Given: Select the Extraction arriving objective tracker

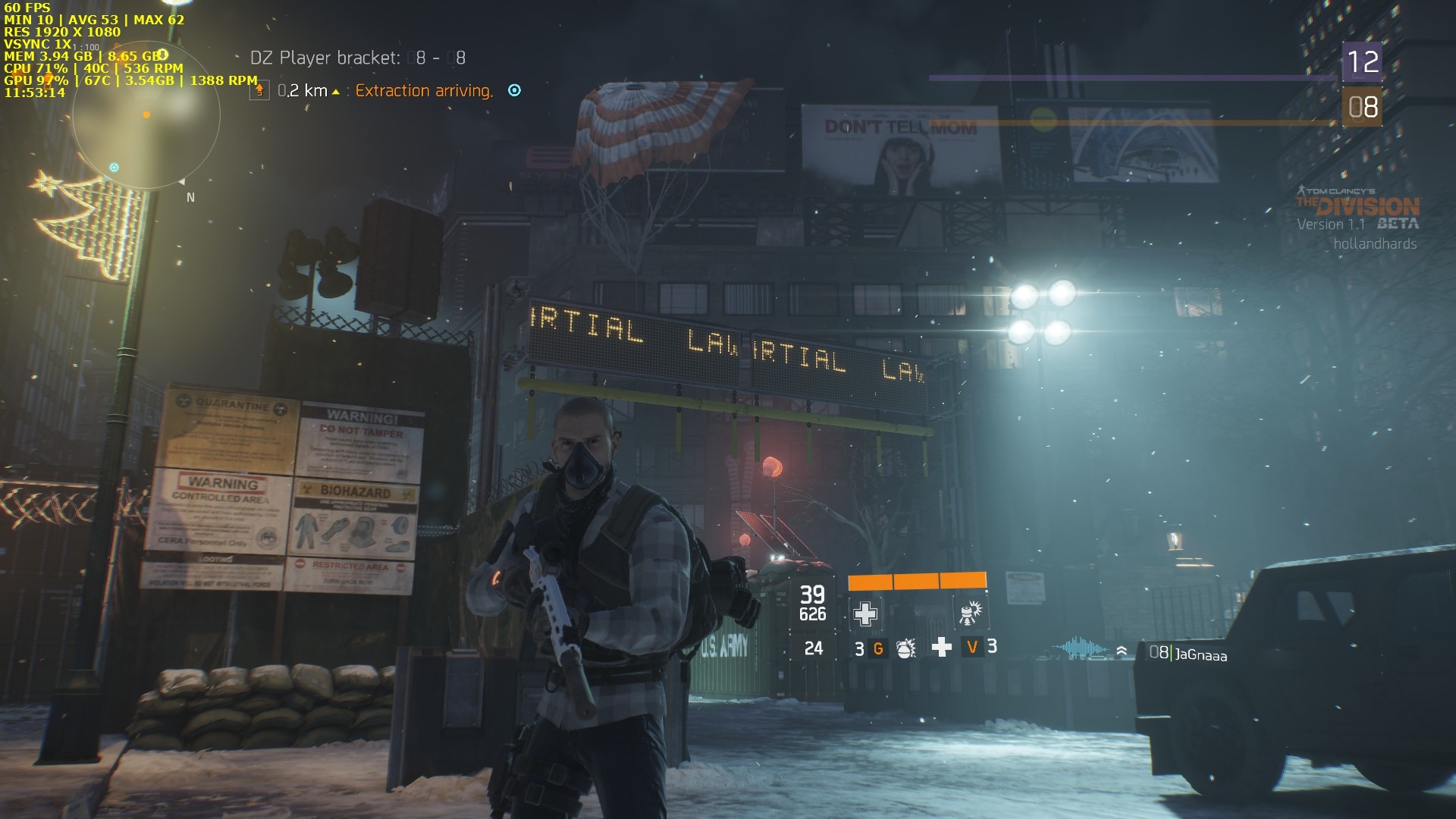Looking at the screenshot, I should point(423,91).
